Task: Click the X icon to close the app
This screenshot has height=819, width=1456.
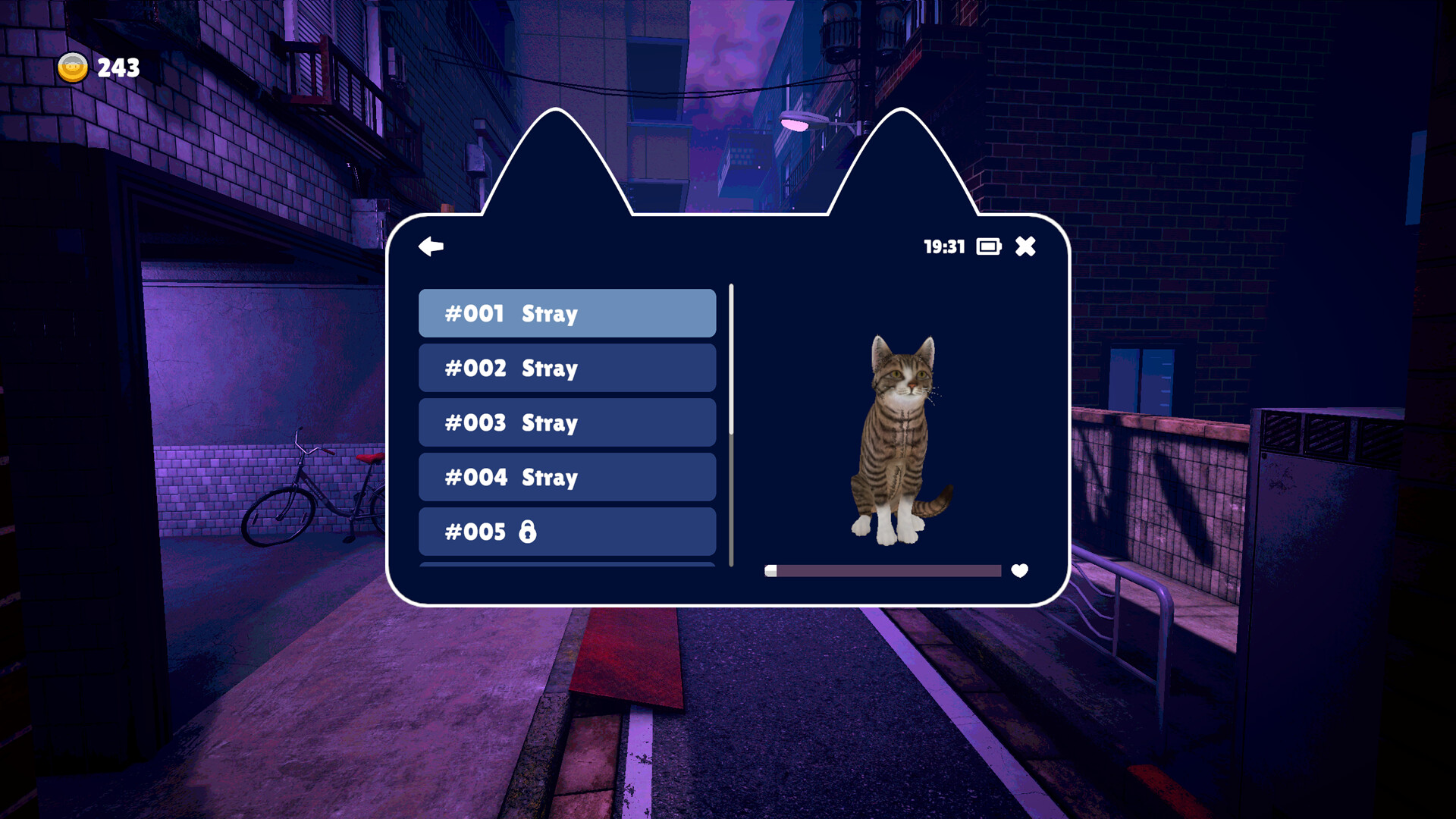Action: pos(1027,246)
